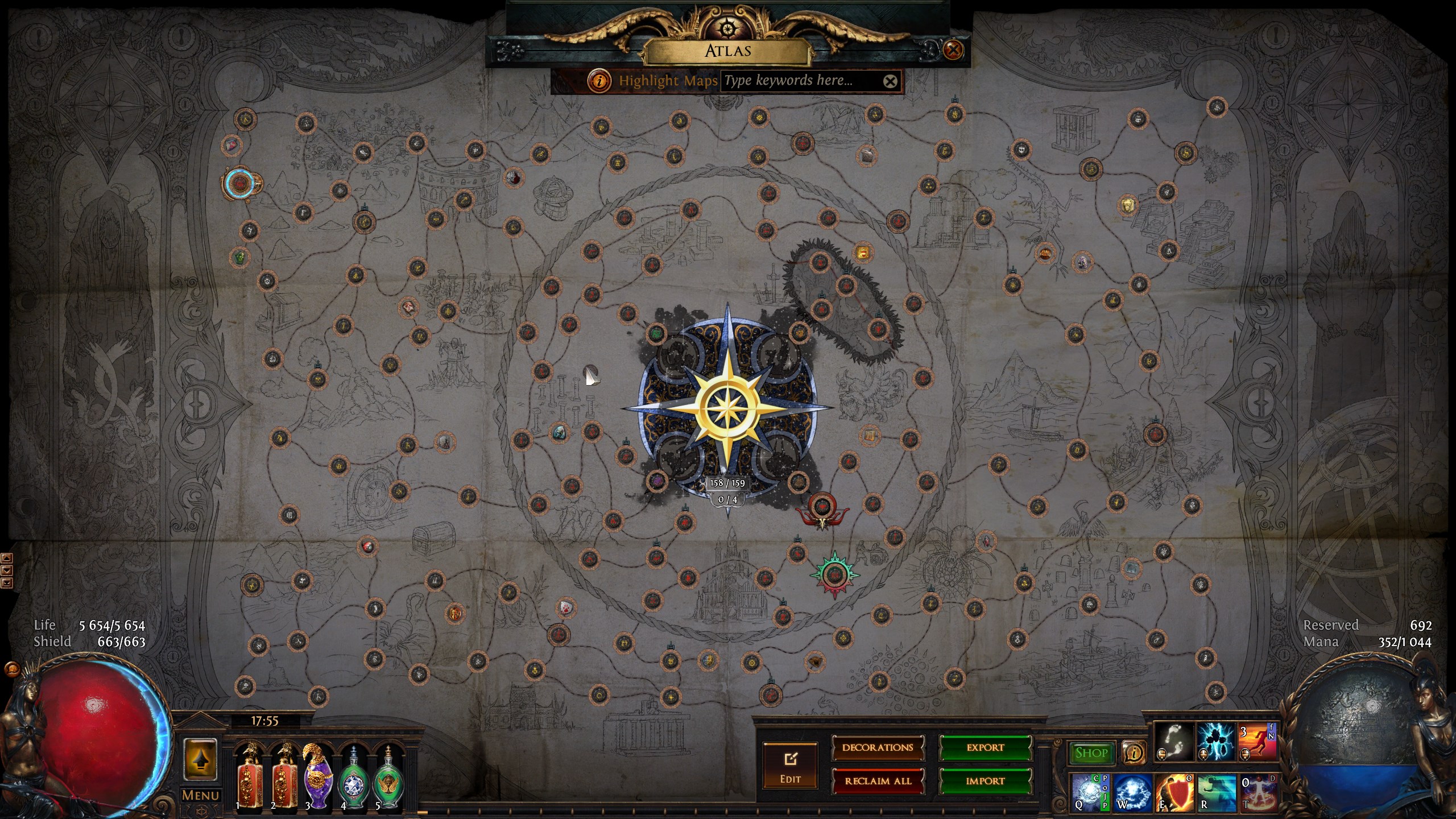The width and height of the screenshot is (1456, 819).
Task: Select the footprints skill icon
Action: [1174, 742]
